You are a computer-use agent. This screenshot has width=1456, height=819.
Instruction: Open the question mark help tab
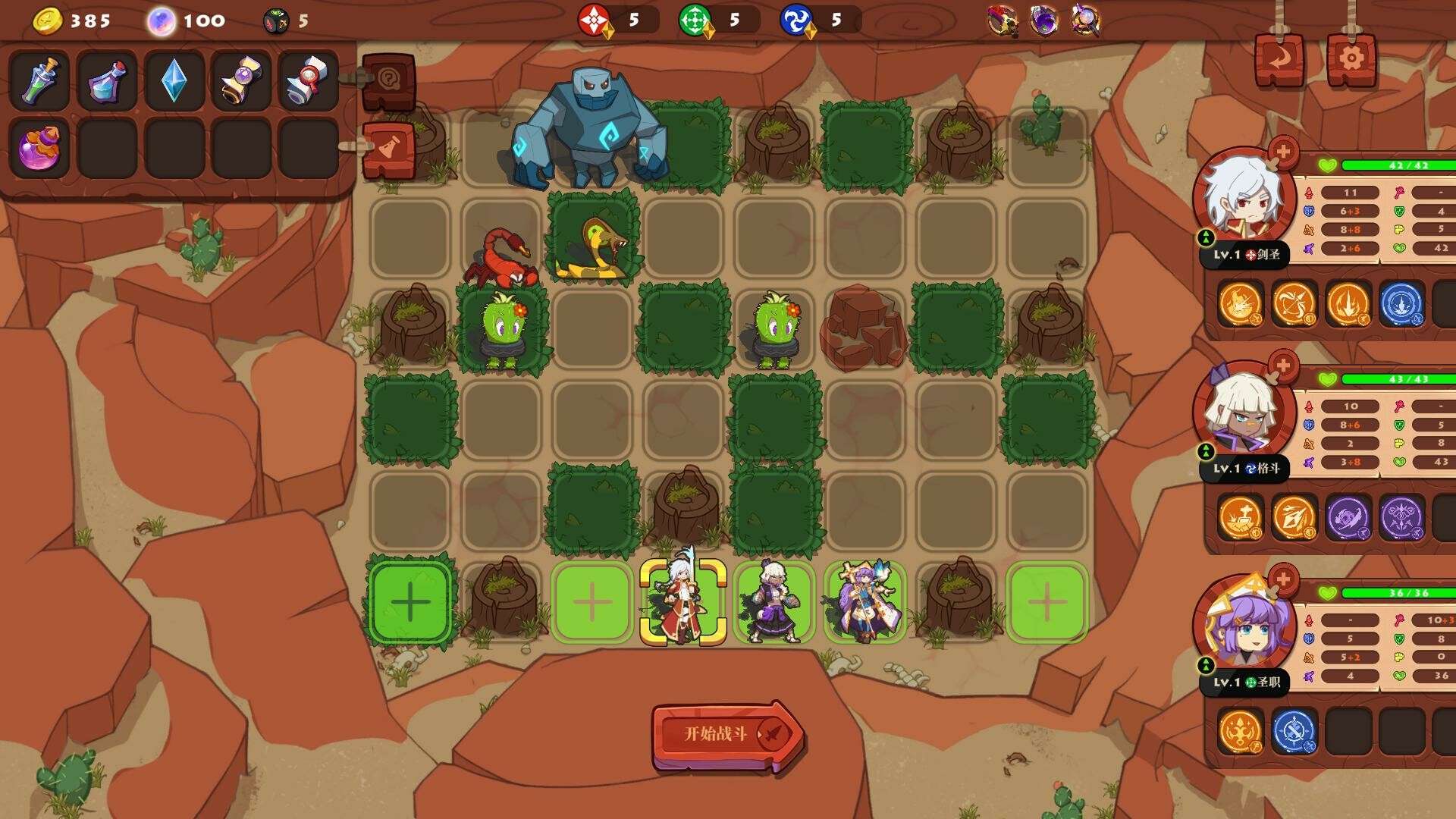pyautogui.click(x=389, y=80)
